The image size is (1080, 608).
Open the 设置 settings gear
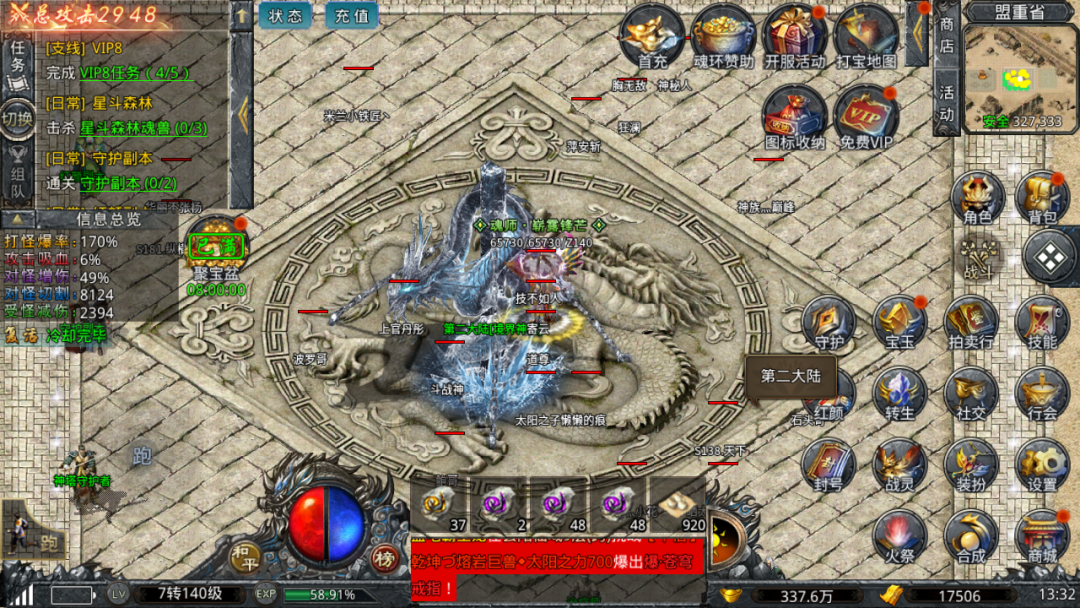(x=1042, y=465)
